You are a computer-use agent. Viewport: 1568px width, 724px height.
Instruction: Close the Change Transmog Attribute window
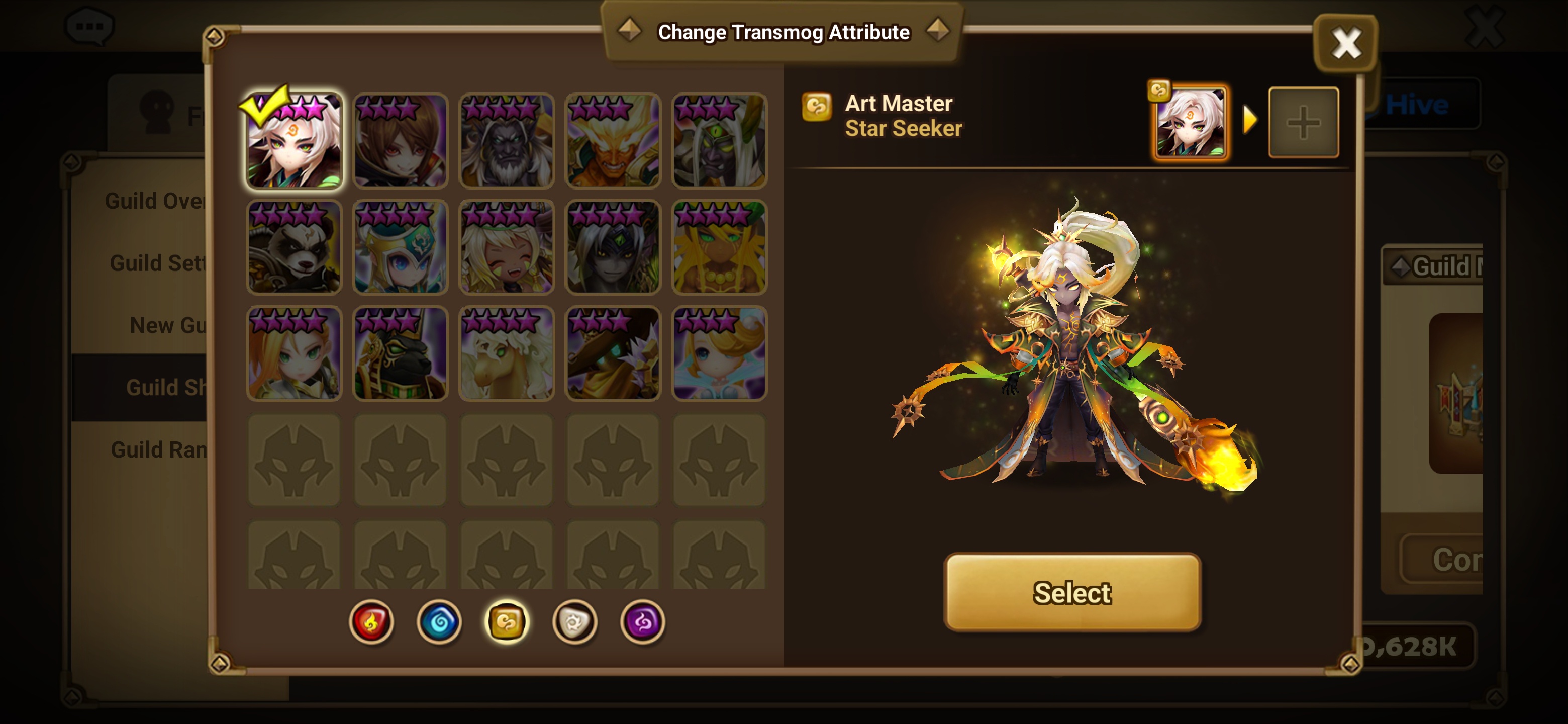coord(1346,44)
